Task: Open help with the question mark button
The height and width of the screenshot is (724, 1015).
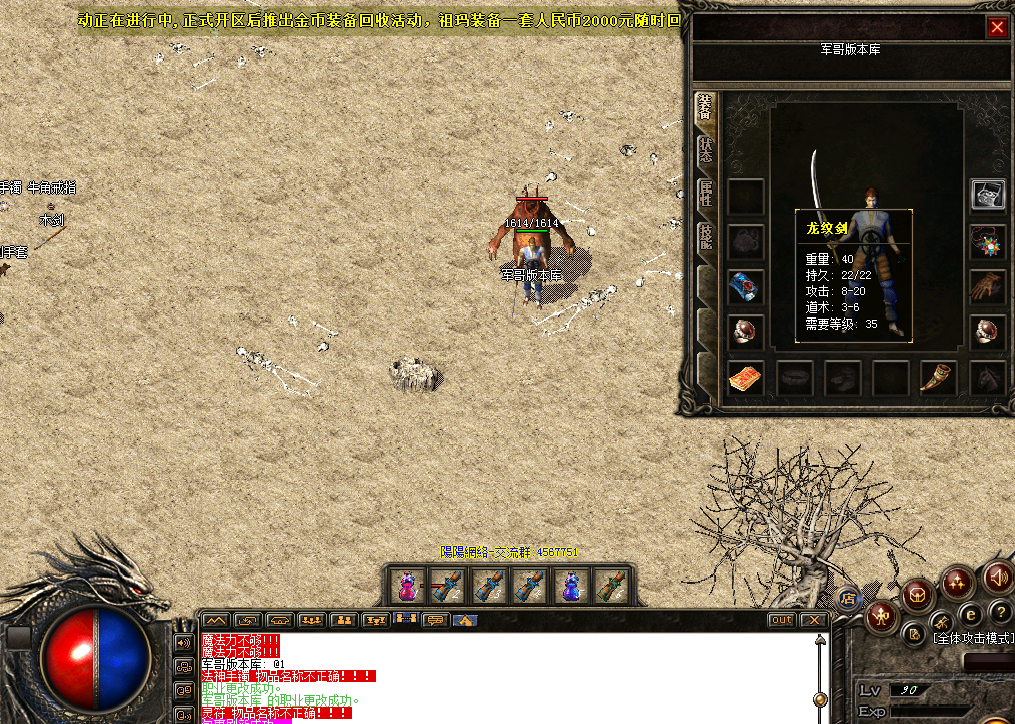Action: pos(1000,612)
